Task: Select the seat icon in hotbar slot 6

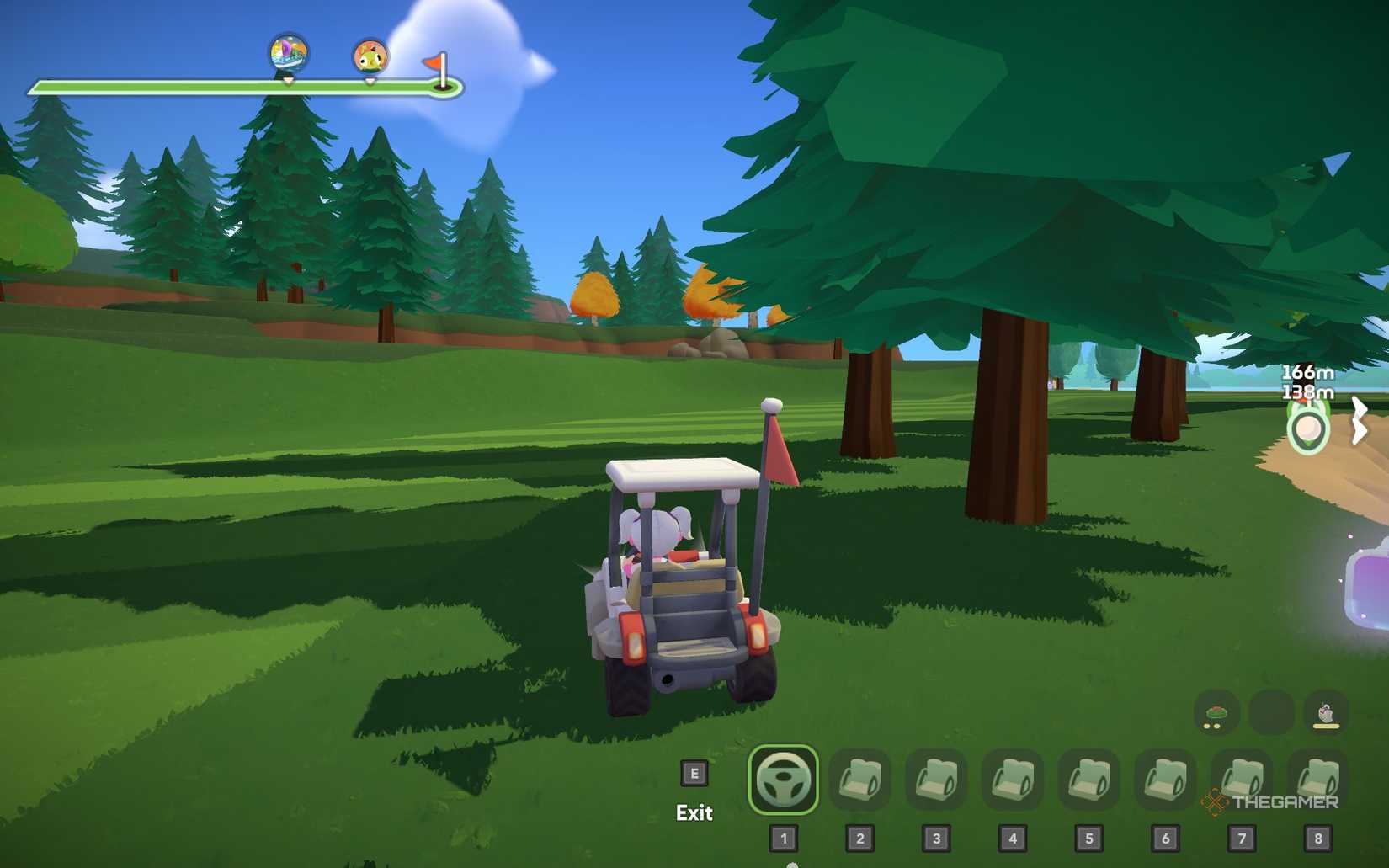Action: pyautogui.click(x=1163, y=780)
